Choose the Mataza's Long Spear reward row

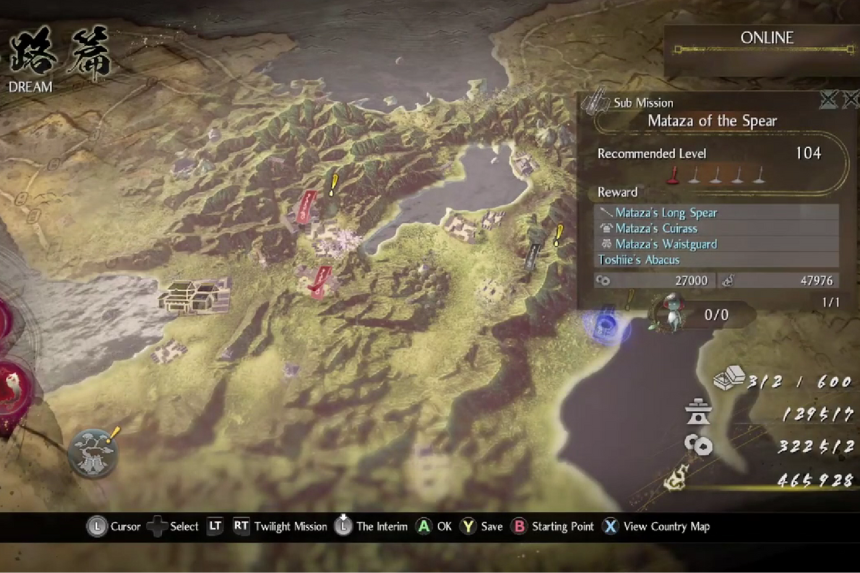click(x=665, y=213)
